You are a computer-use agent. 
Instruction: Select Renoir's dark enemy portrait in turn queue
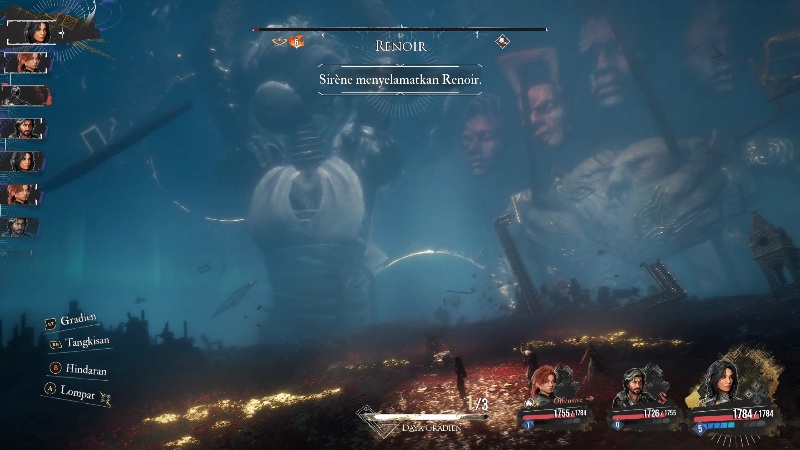click(24, 95)
